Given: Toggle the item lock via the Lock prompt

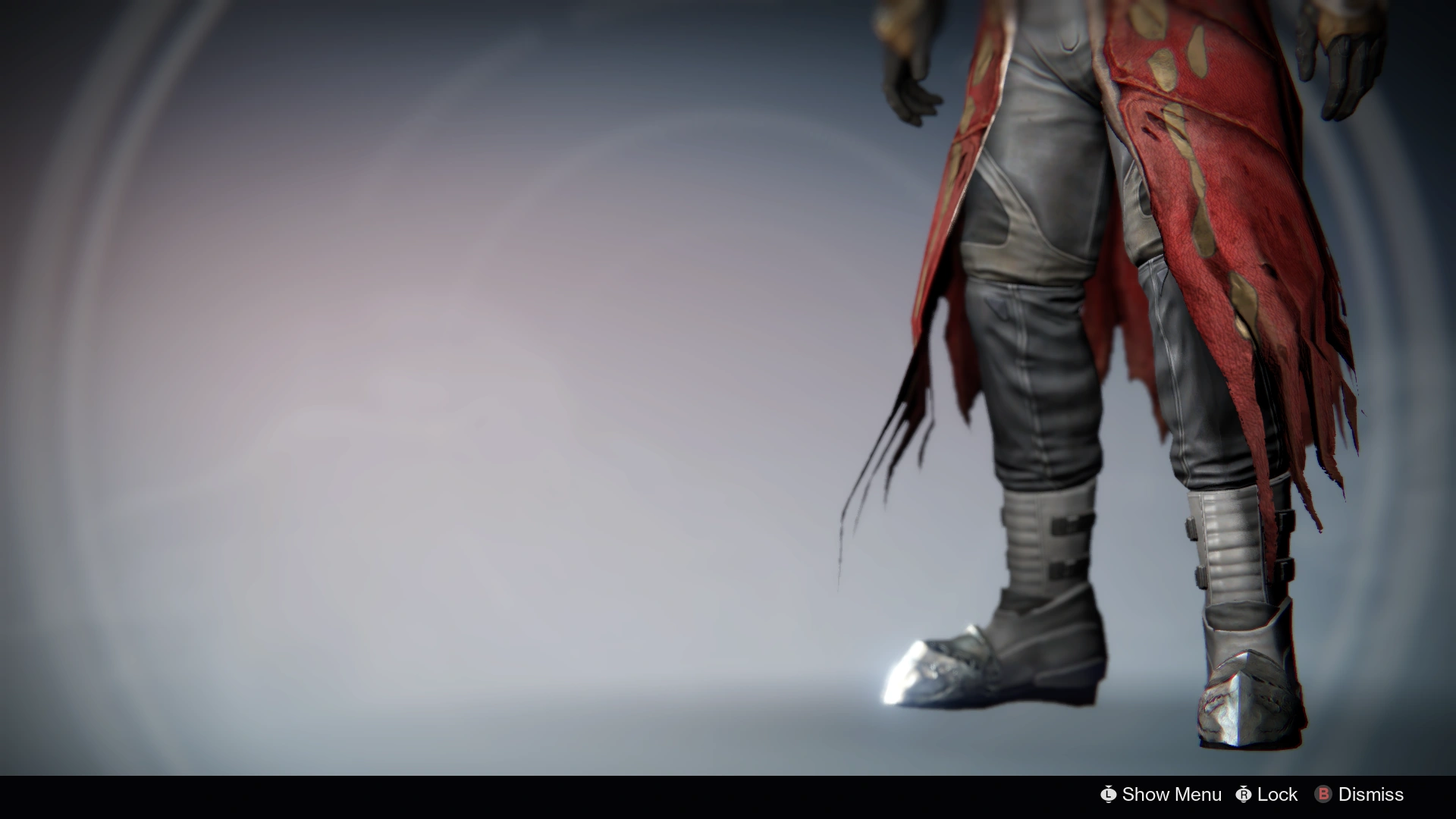Looking at the screenshot, I should coord(1276,795).
